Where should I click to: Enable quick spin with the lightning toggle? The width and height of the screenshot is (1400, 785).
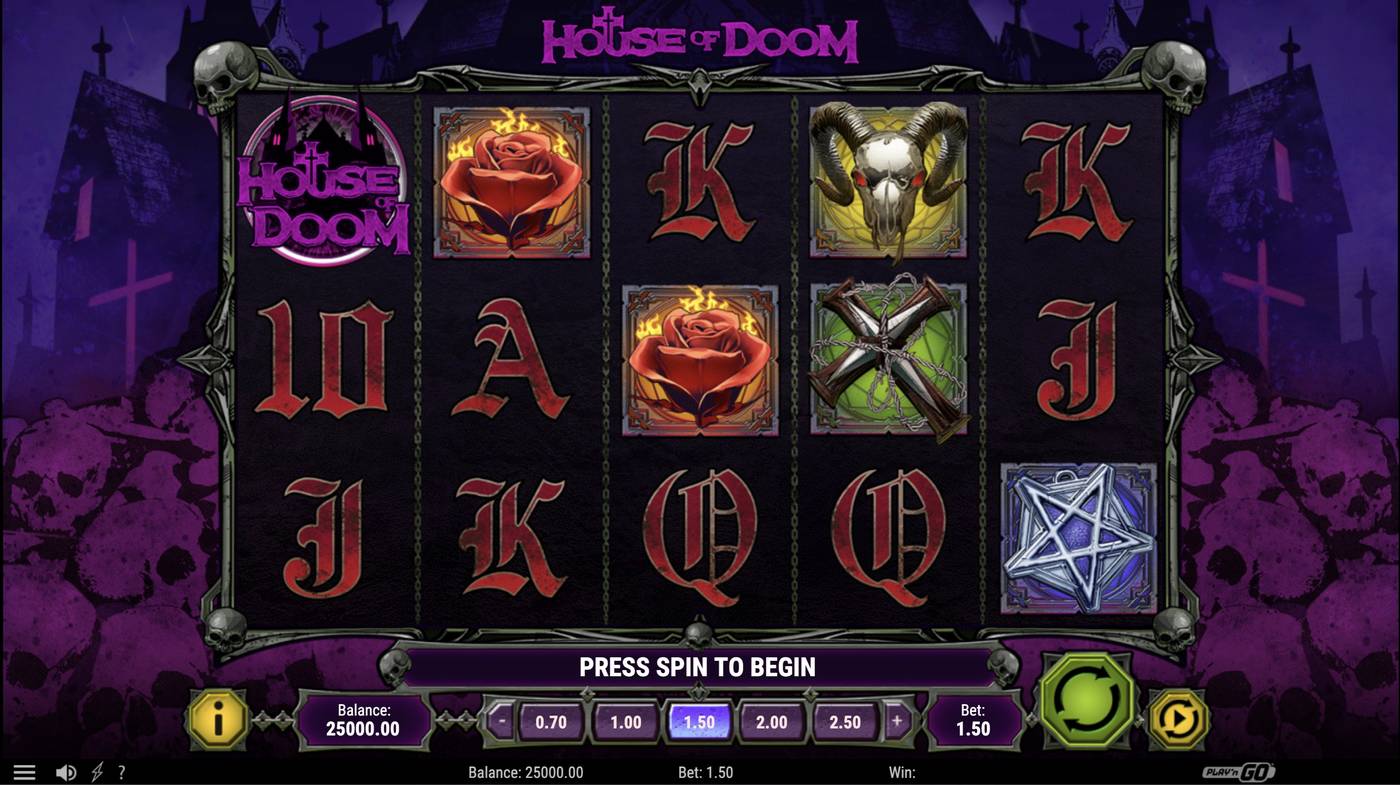pos(95,769)
